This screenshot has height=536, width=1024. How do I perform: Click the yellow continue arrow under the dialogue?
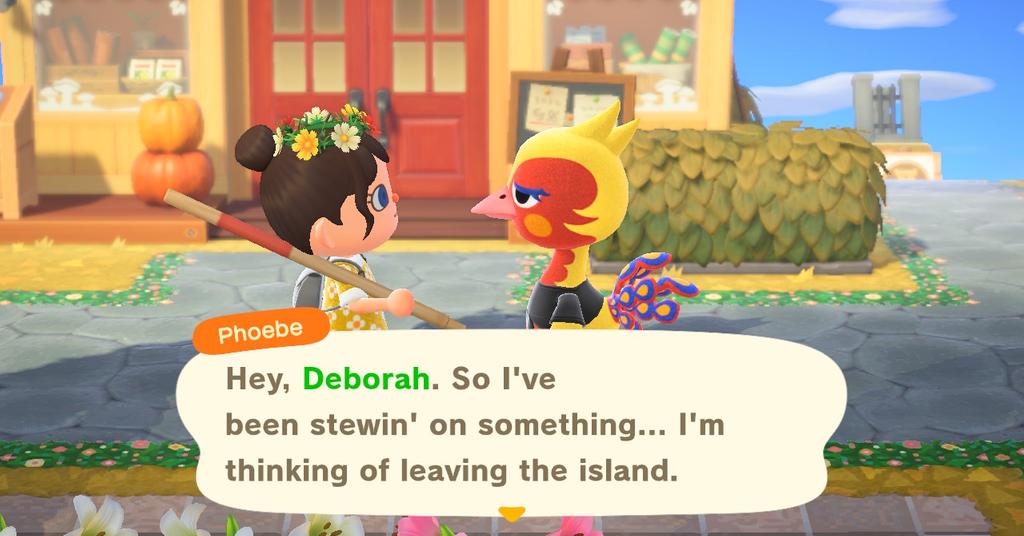pyautogui.click(x=511, y=514)
